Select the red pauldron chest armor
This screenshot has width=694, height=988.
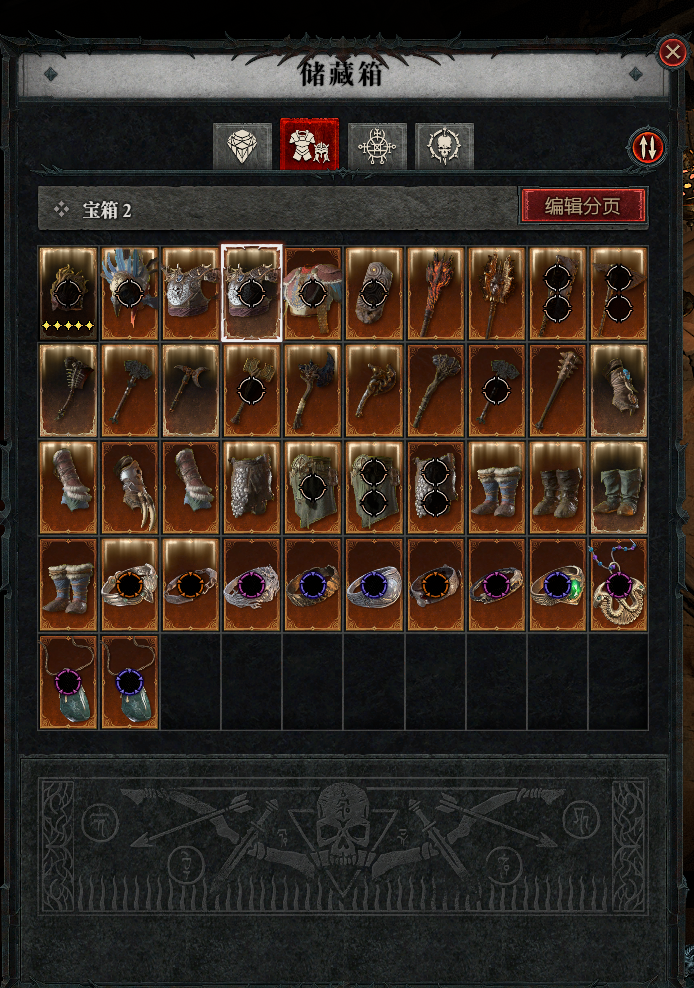point(313,293)
